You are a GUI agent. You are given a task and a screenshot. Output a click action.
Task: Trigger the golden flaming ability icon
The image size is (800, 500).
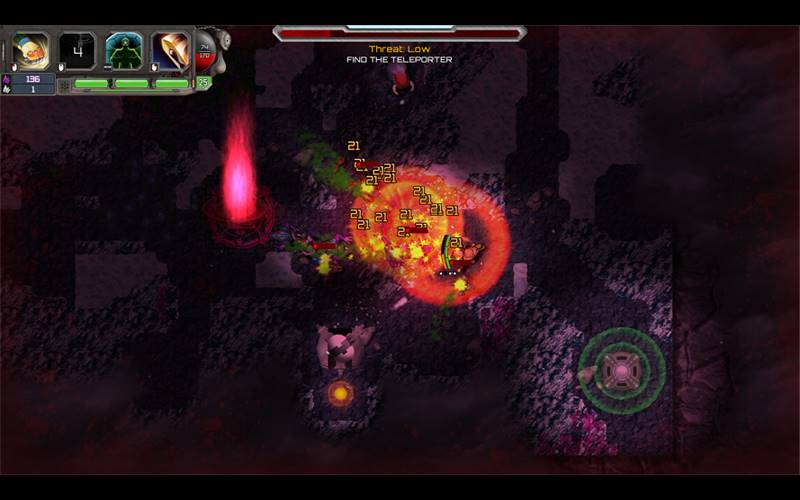coord(170,50)
